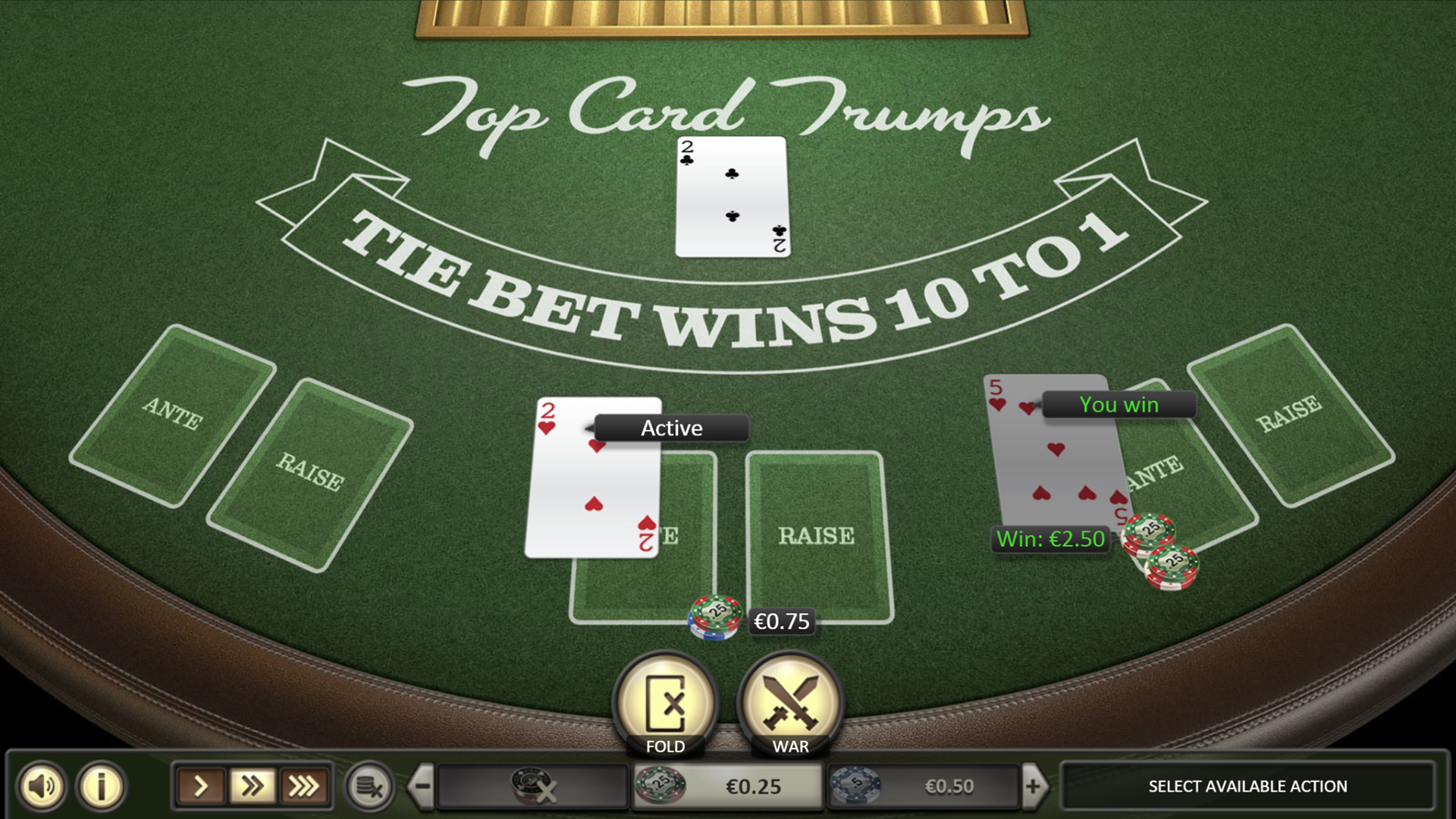Click the SELECT AVAILABLE ACTION bar
Image resolution: width=1456 pixels, height=819 pixels.
point(1246,786)
